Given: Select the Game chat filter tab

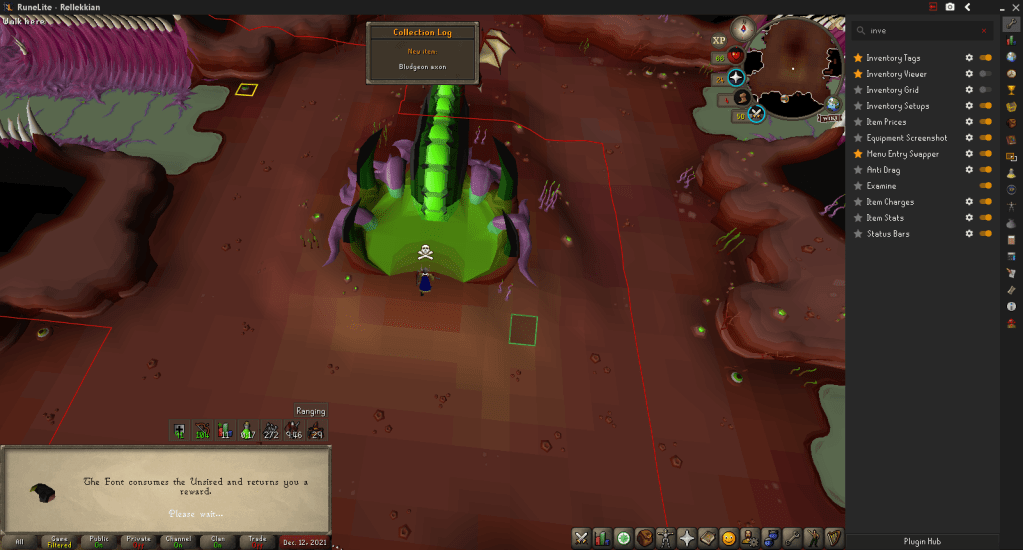Looking at the screenshot, I should (x=58, y=541).
